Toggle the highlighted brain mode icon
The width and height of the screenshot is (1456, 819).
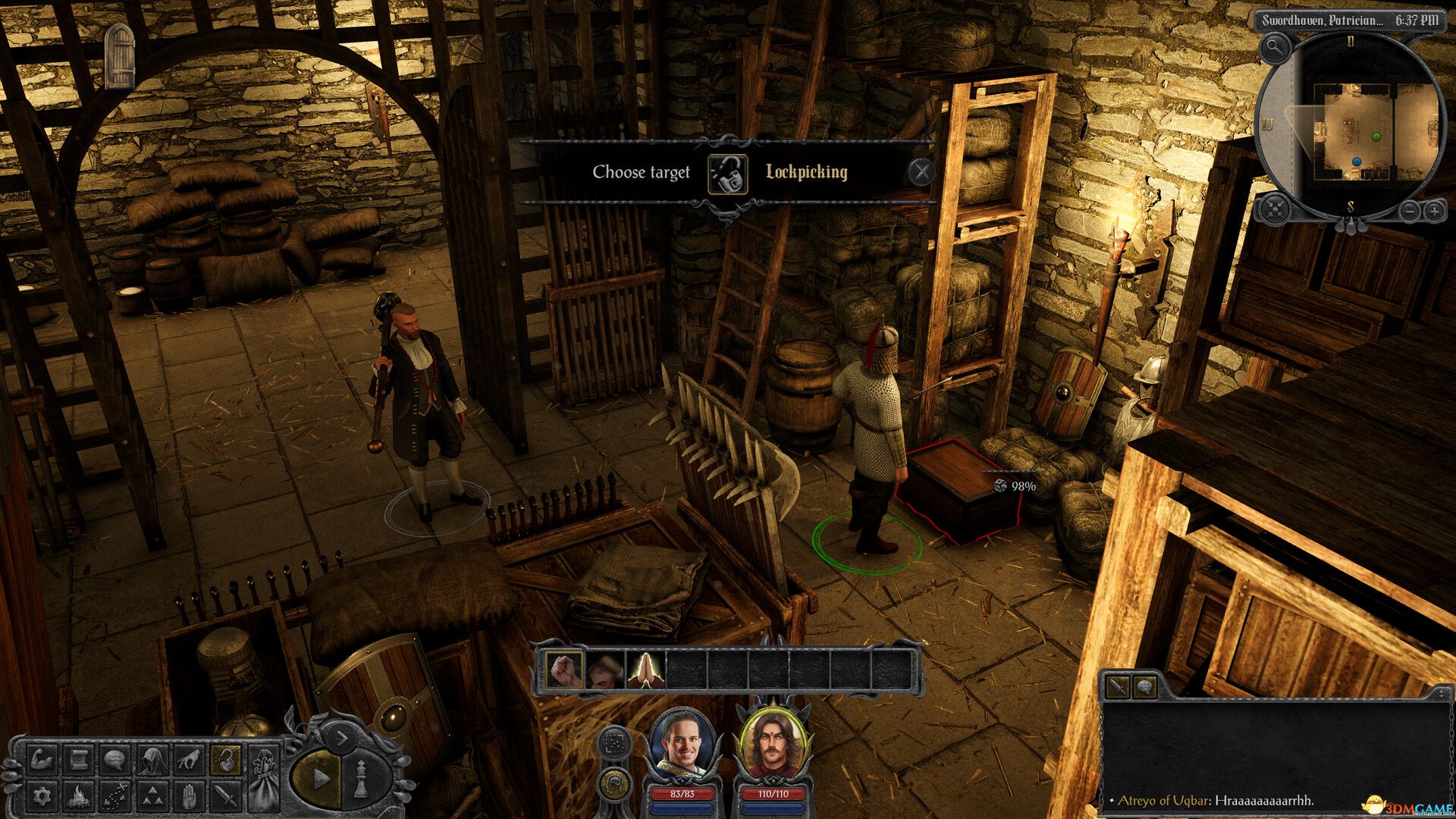pyautogui.click(x=614, y=784)
